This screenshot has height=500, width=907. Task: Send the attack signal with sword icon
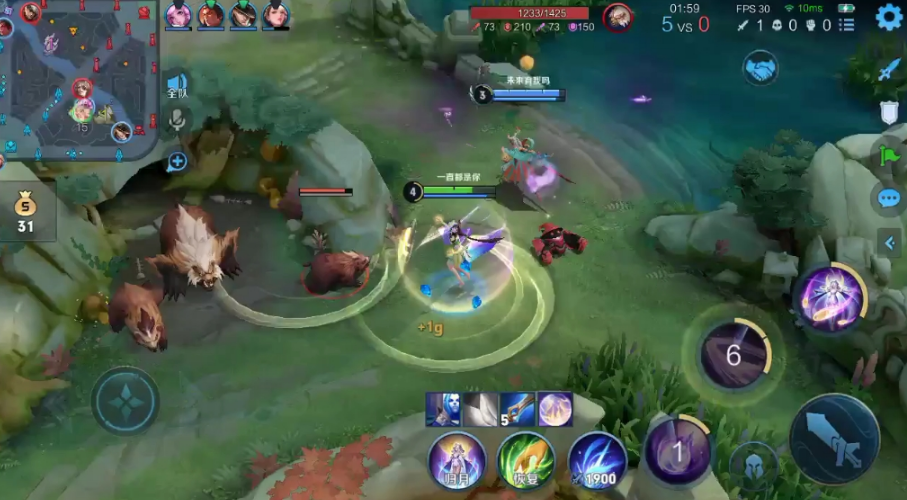[889, 70]
